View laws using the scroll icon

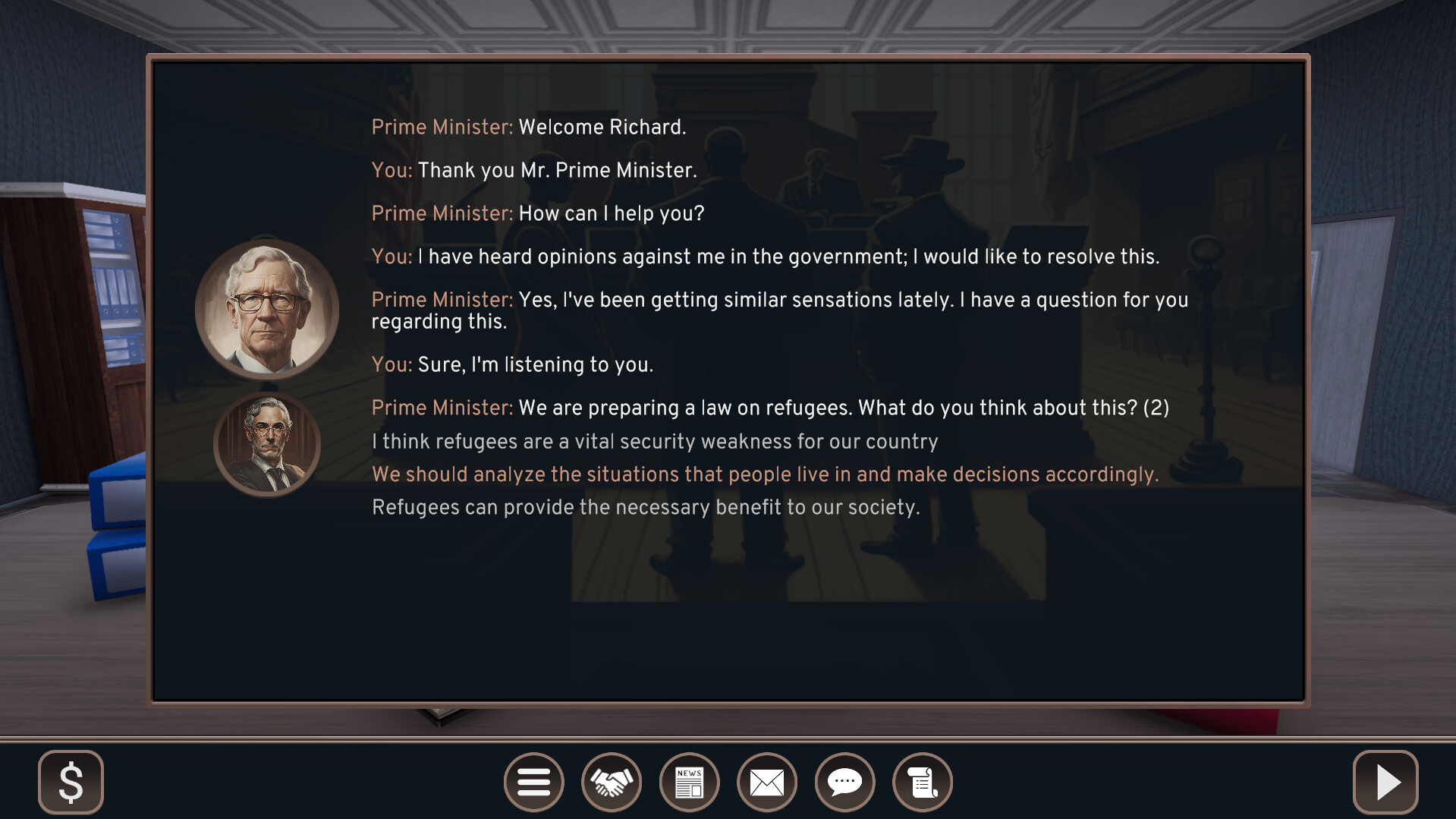[x=923, y=782]
